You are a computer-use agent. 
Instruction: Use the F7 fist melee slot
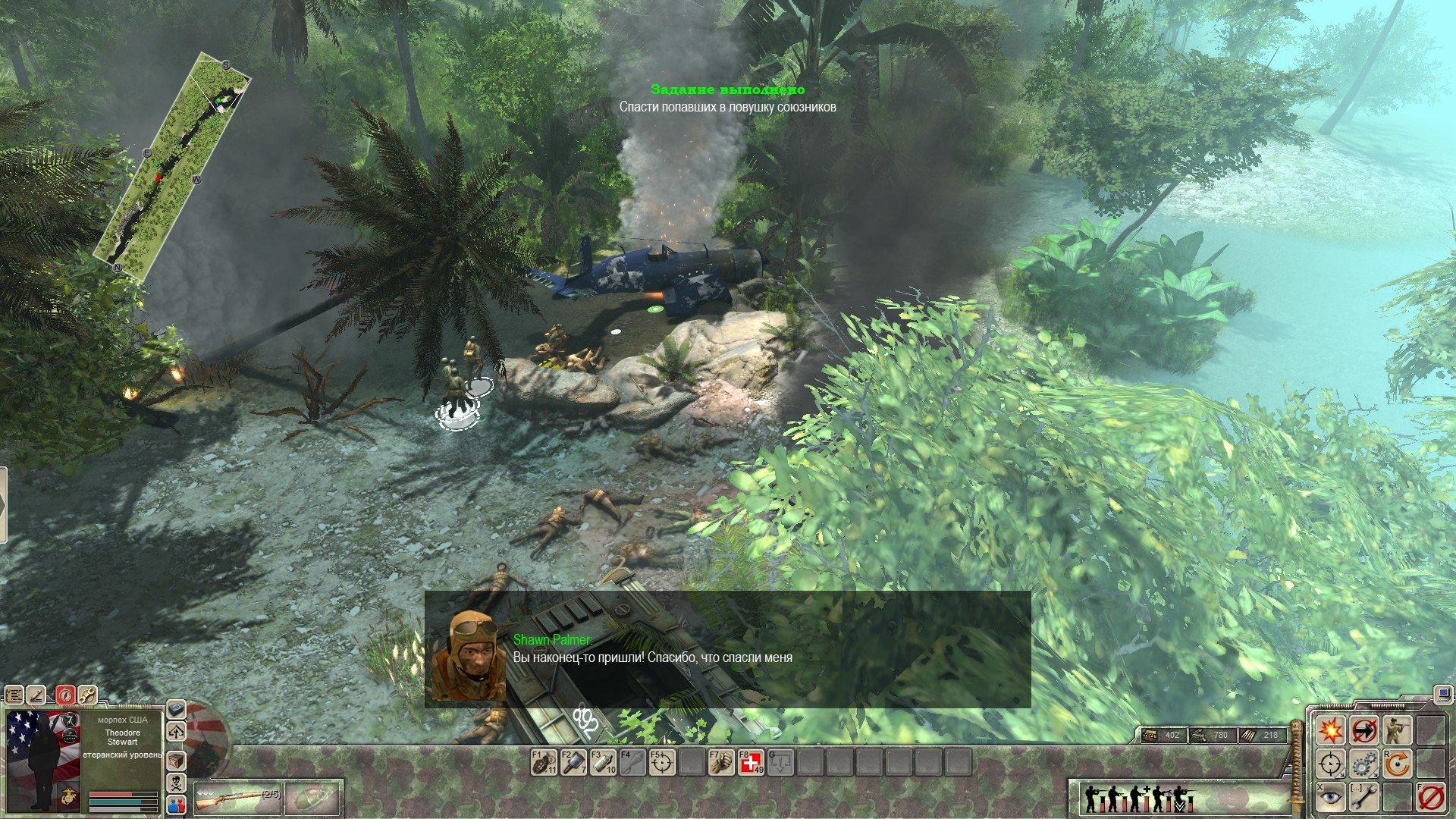pyautogui.click(x=721, y=762)
